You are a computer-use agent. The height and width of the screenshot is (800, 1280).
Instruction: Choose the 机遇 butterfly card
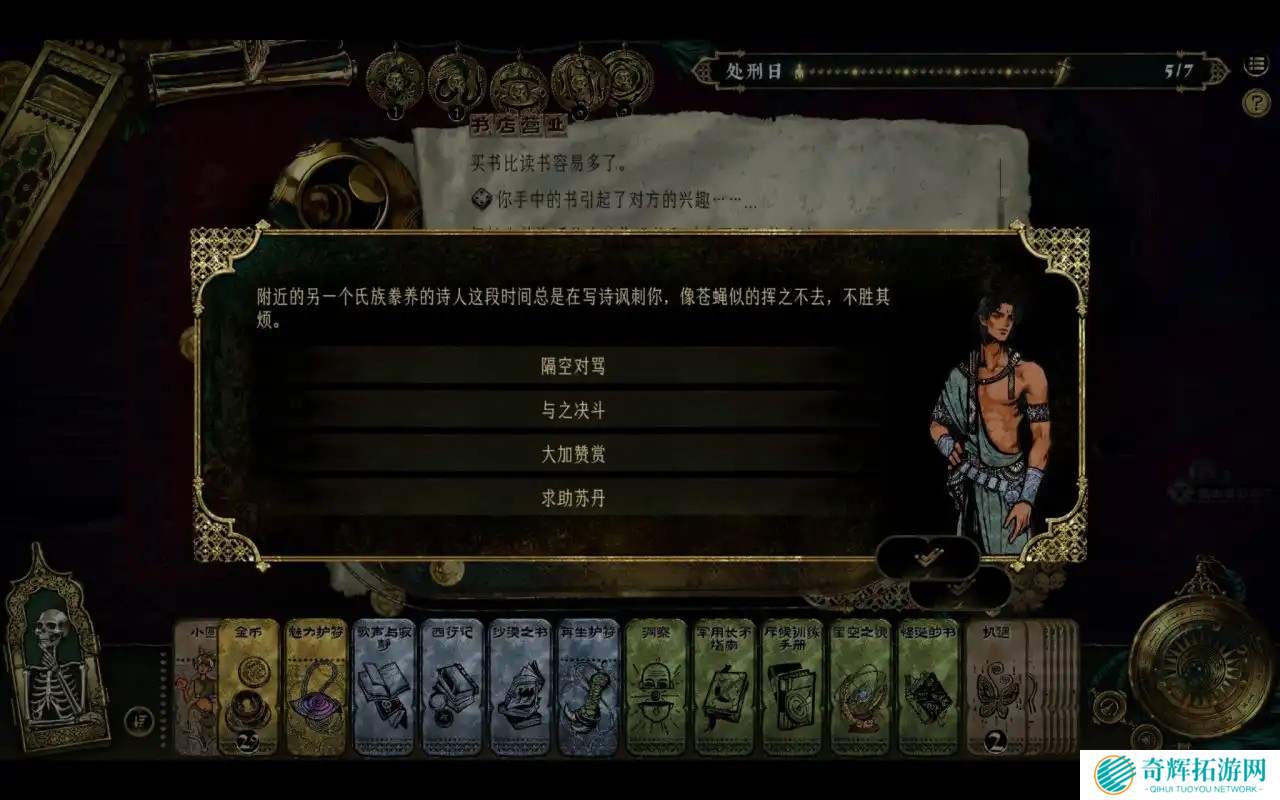click(x=996, y=687)
